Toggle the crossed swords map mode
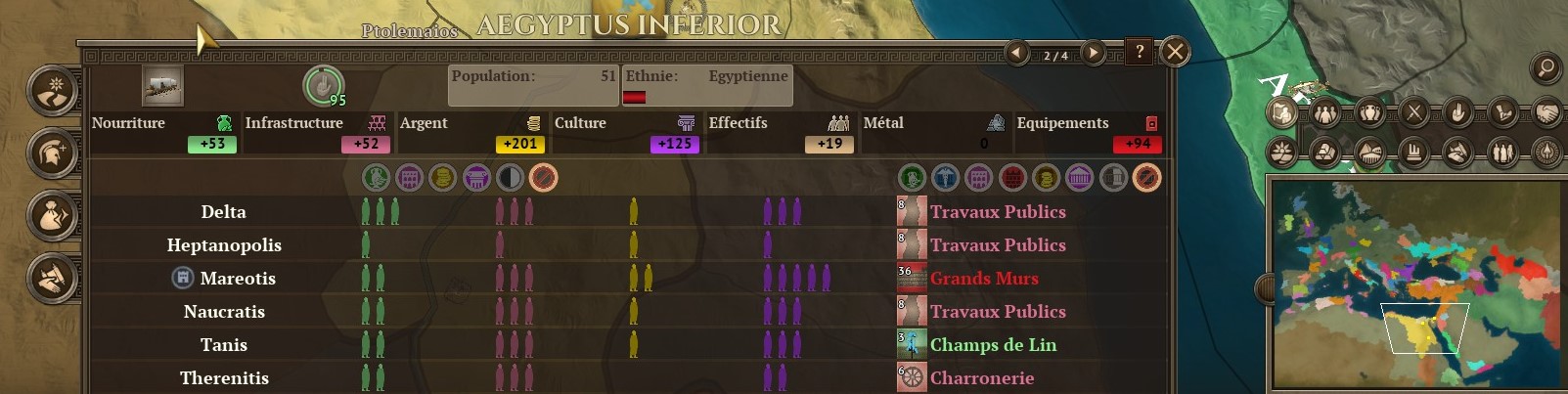 coord(1413,113)
